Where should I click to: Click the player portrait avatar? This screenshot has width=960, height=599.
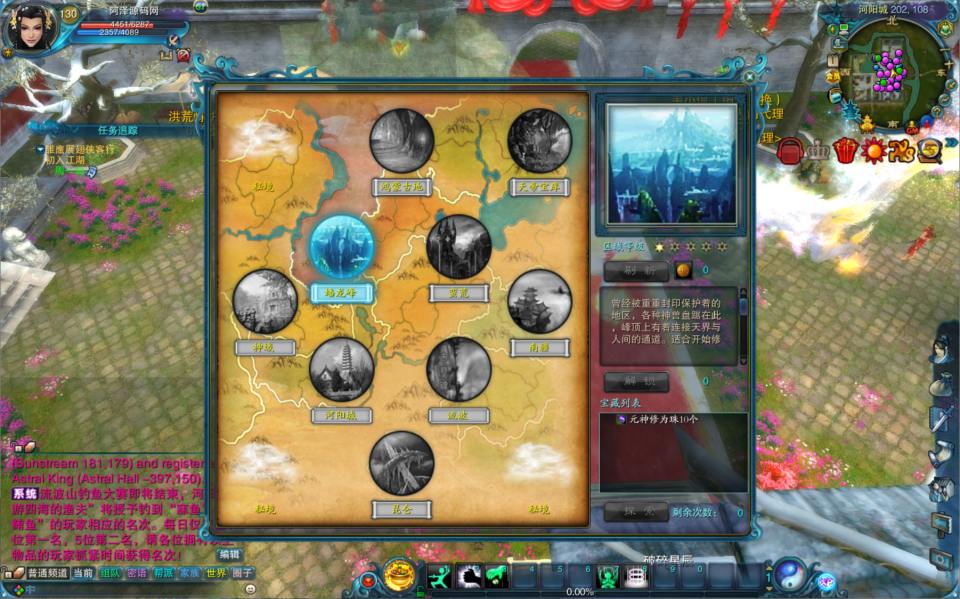(30, 30)
